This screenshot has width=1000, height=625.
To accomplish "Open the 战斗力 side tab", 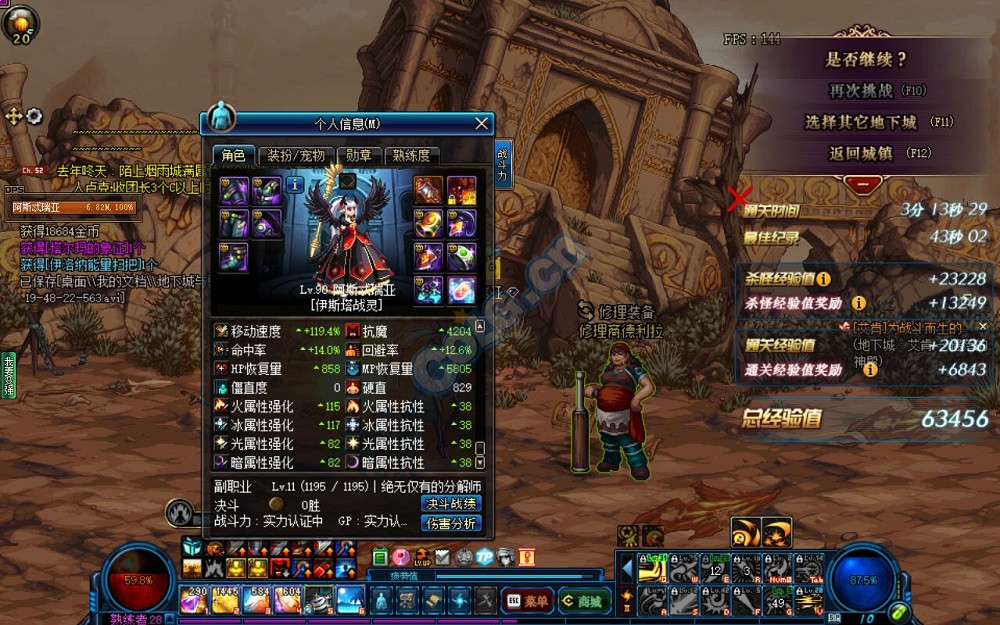I will coord(502,165).
